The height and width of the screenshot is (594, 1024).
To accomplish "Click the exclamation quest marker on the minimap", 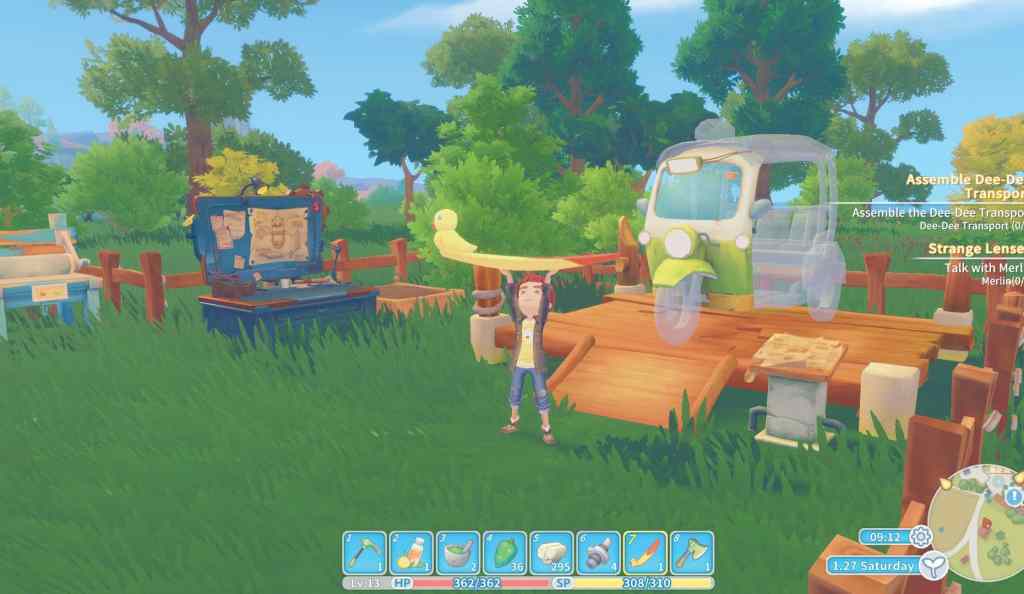I will coord(1014,497).
